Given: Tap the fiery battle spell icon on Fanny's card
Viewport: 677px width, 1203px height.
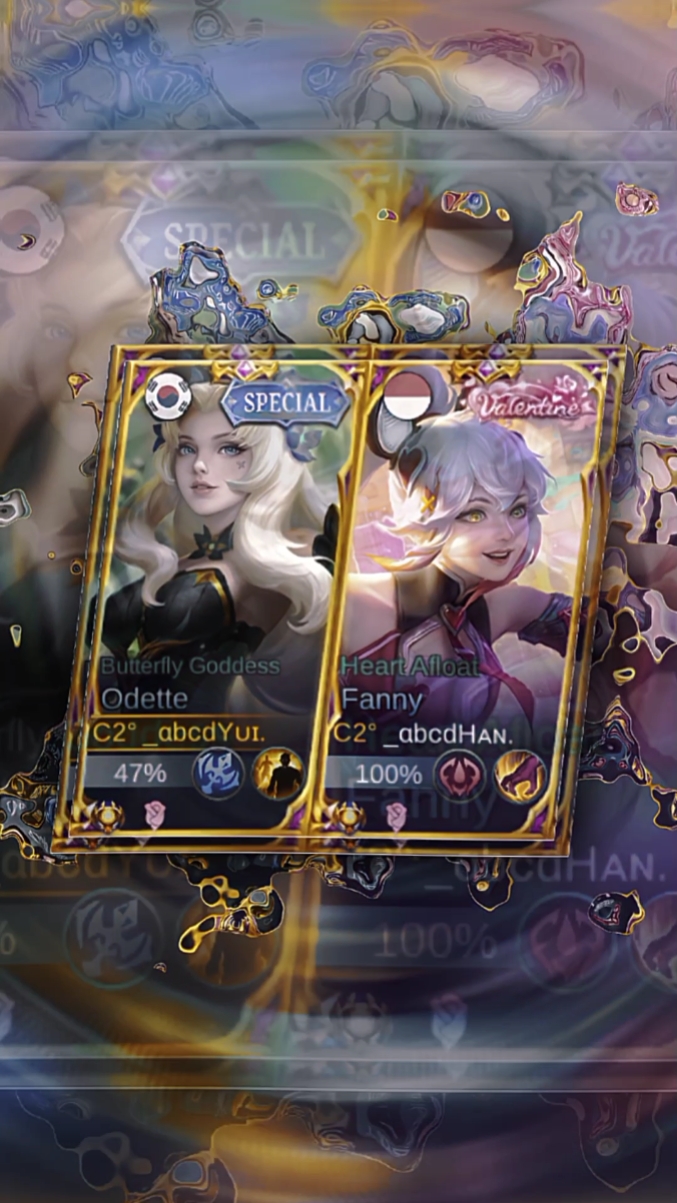Looking at the screenshot, I should pyautogui.click(x=521, y=776).
